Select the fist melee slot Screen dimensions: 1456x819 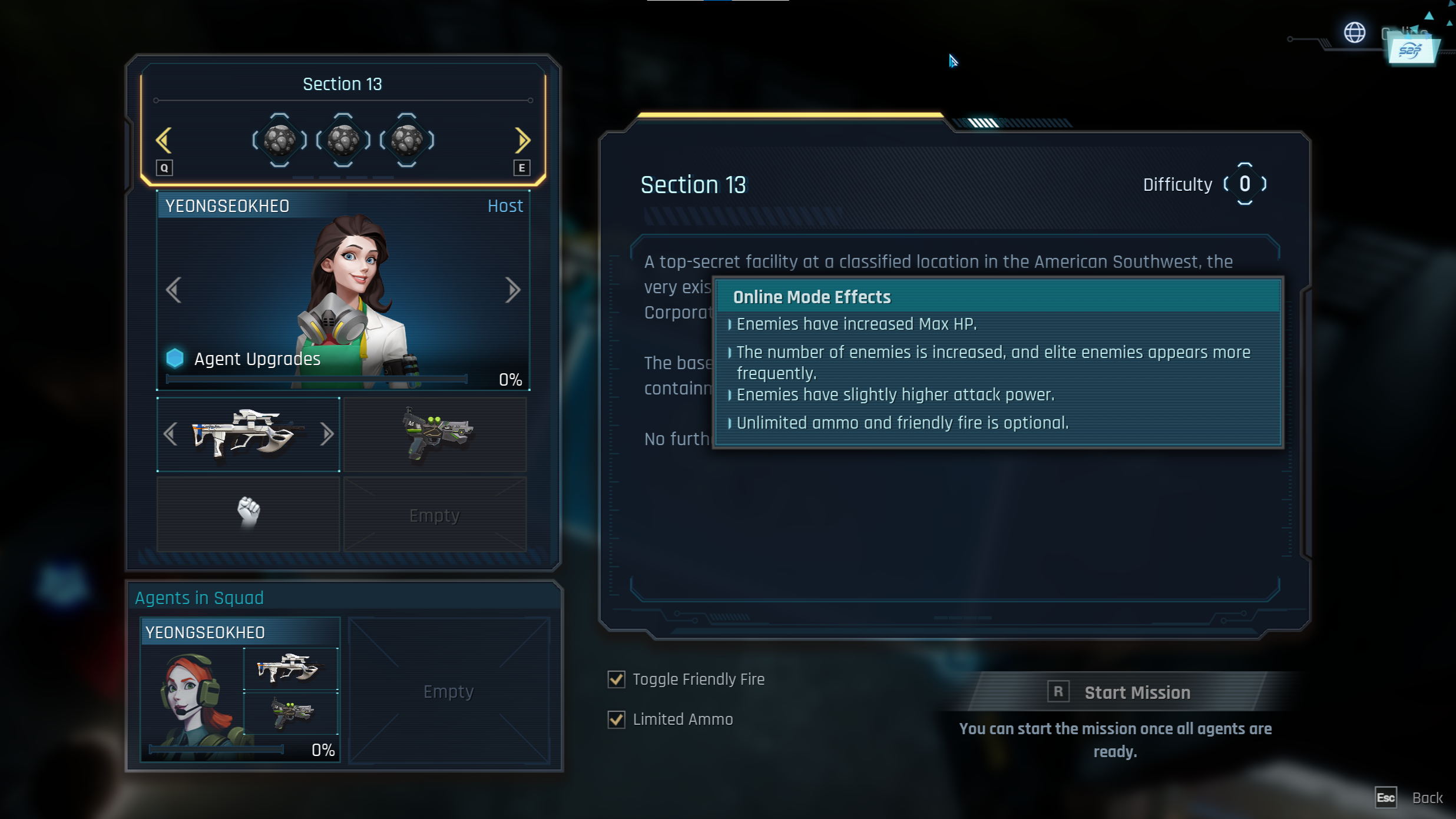tap(249, 513)
